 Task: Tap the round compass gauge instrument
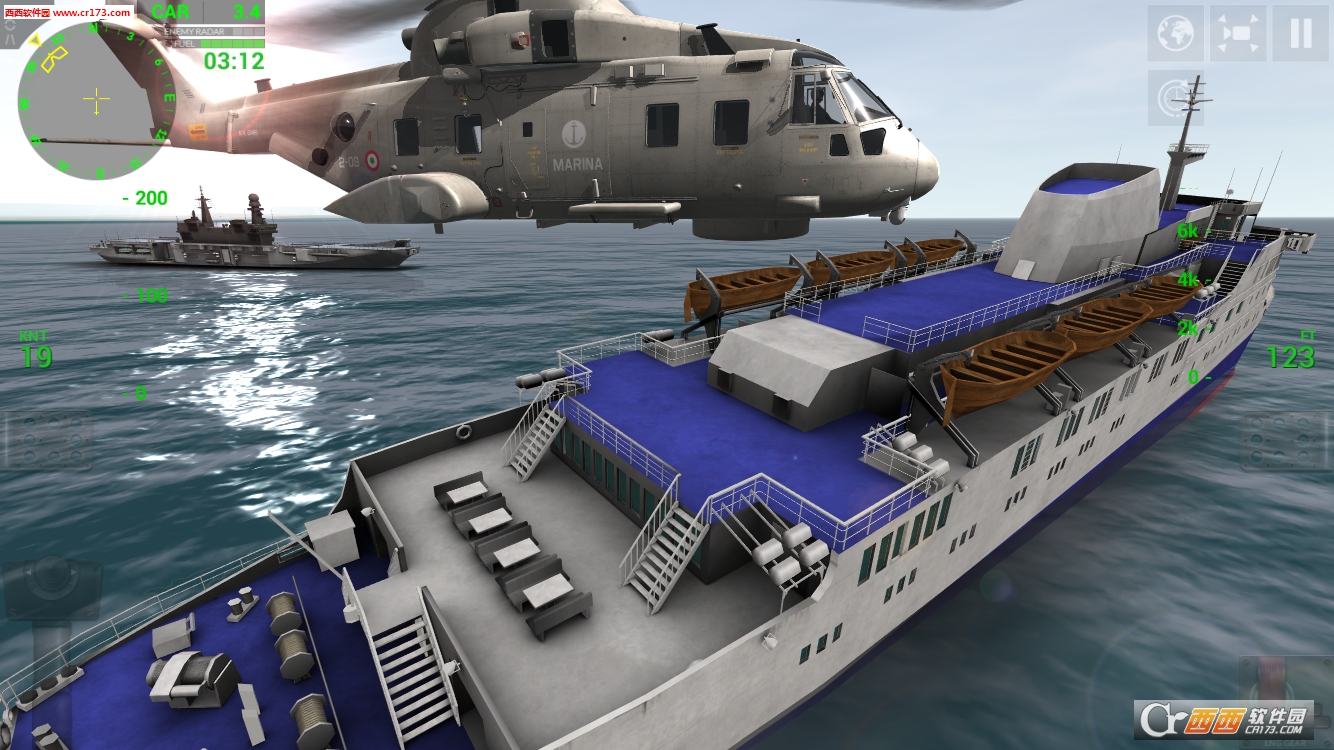[x=95, y=100]
